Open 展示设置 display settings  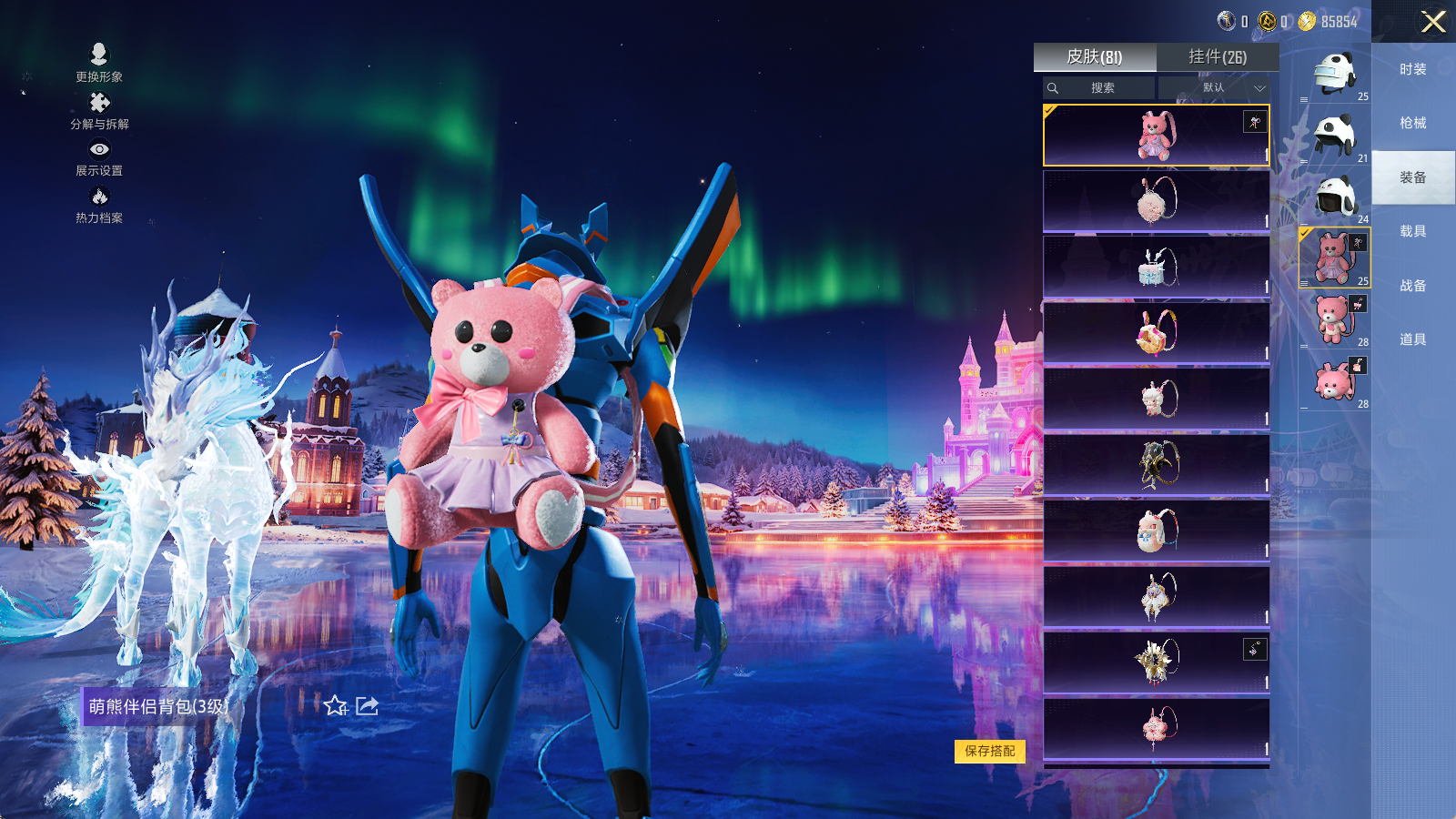click(99, 157)
